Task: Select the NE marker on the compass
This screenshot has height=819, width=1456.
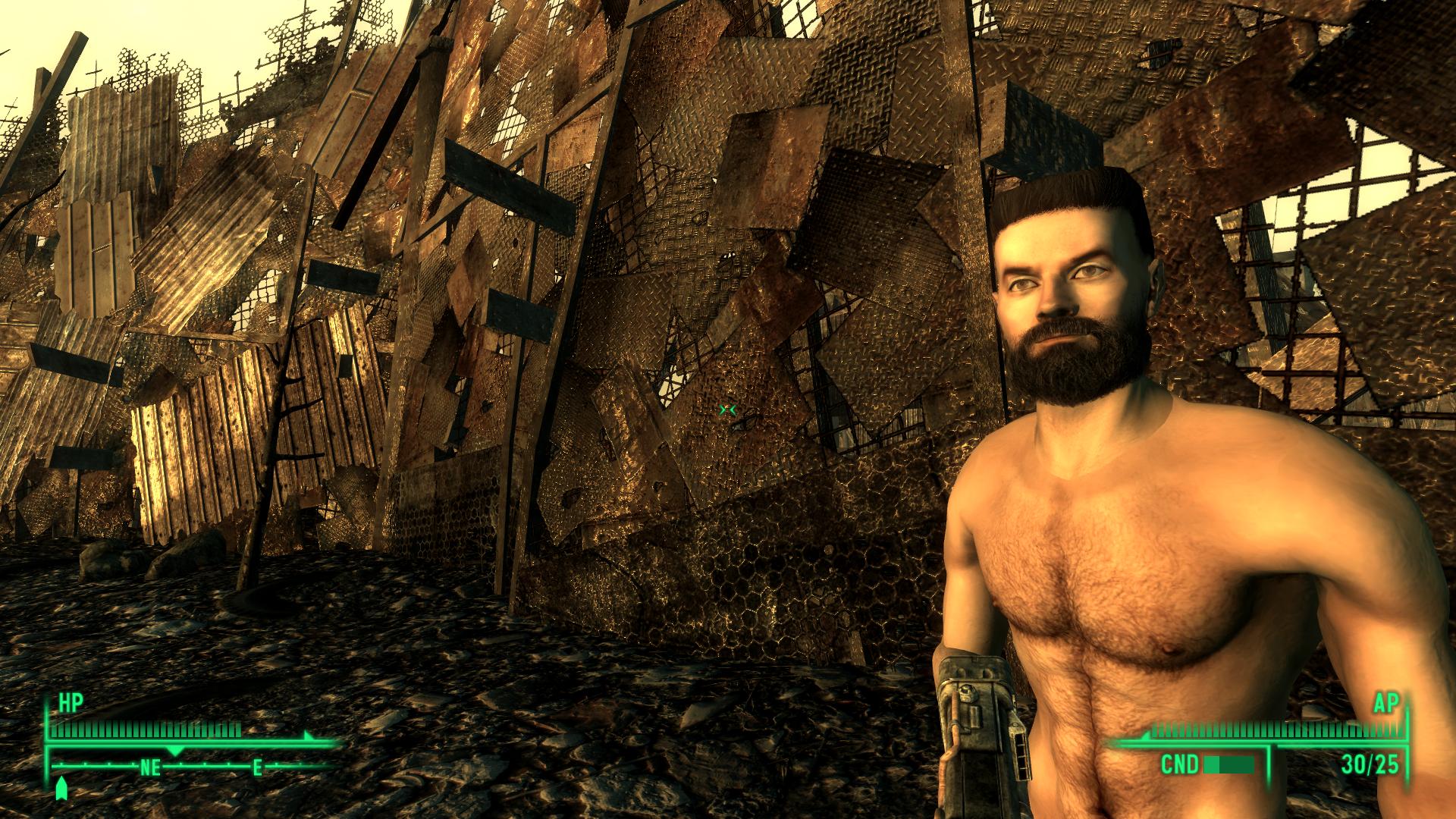Action: point(149,767)
